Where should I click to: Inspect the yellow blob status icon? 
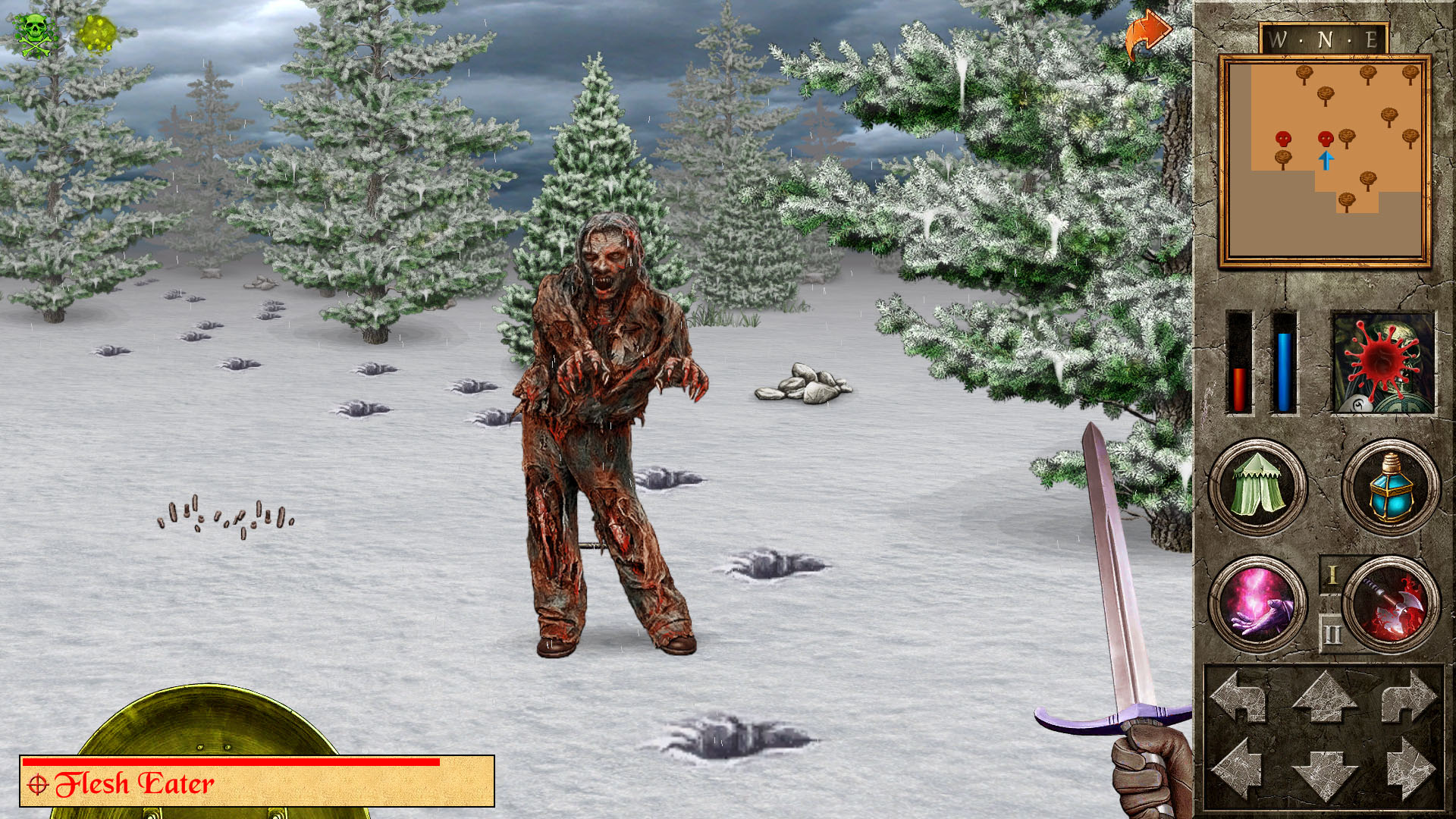pyautogui.click(x=97, y=34)
